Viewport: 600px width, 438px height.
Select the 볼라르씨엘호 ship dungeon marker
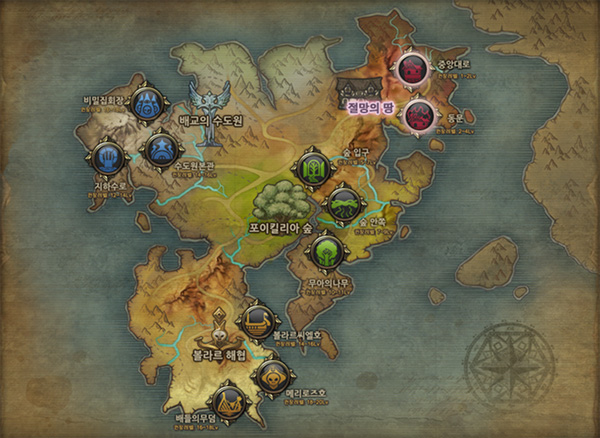[x=256, y=320]
